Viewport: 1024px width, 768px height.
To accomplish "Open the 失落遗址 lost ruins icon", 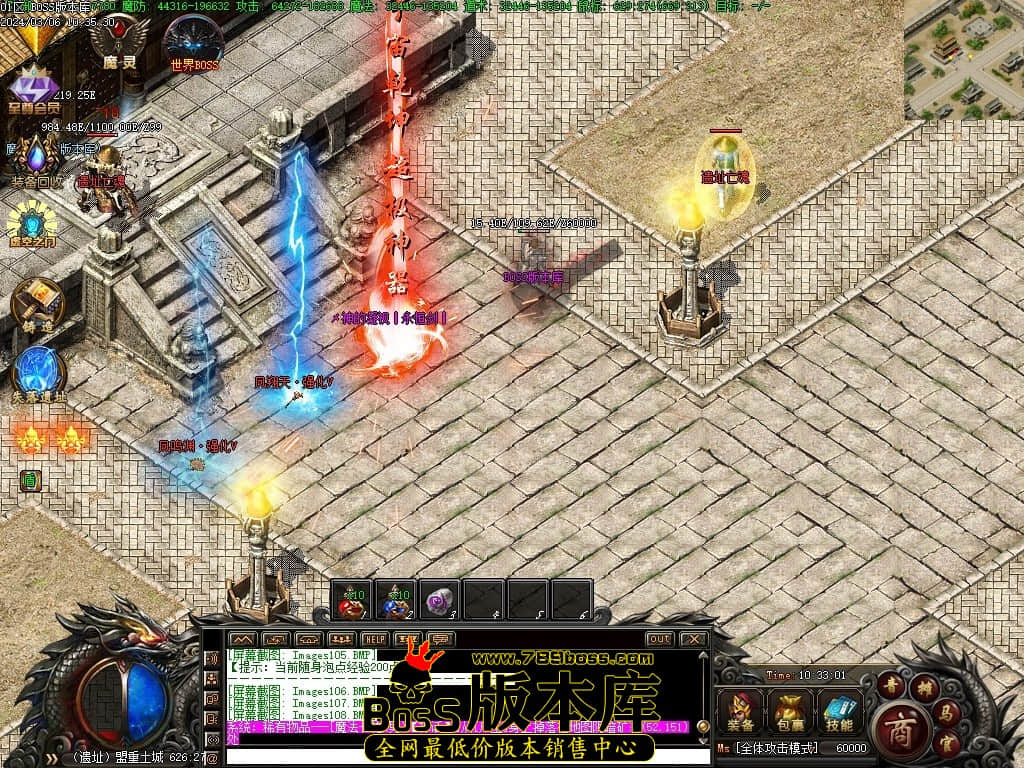I will pyautogui.click(x=38, y=373).
